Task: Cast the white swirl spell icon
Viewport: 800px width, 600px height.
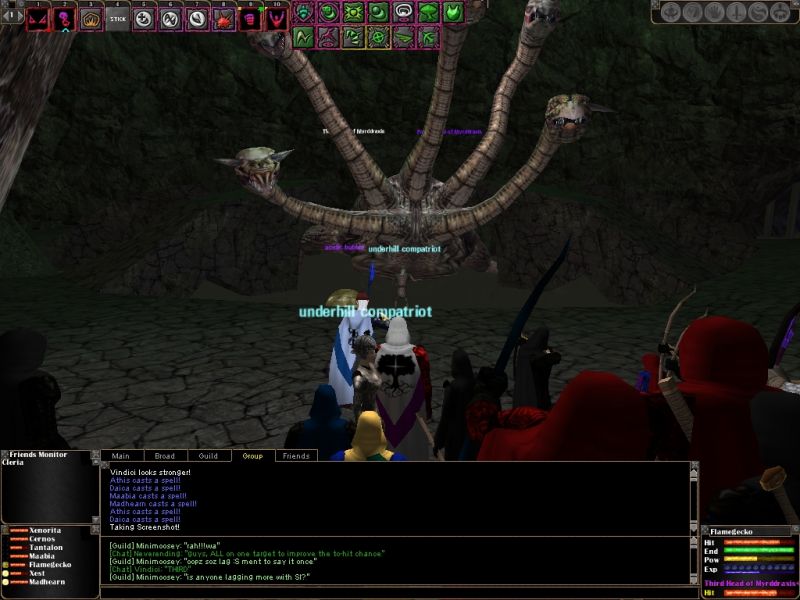Action: click(x=404, y=13)
